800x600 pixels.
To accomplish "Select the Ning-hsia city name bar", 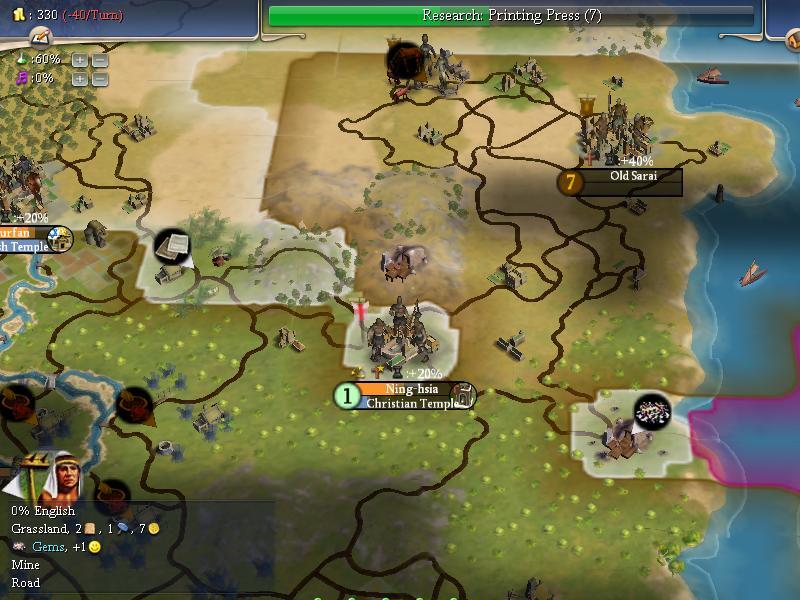I will (405, 388).
